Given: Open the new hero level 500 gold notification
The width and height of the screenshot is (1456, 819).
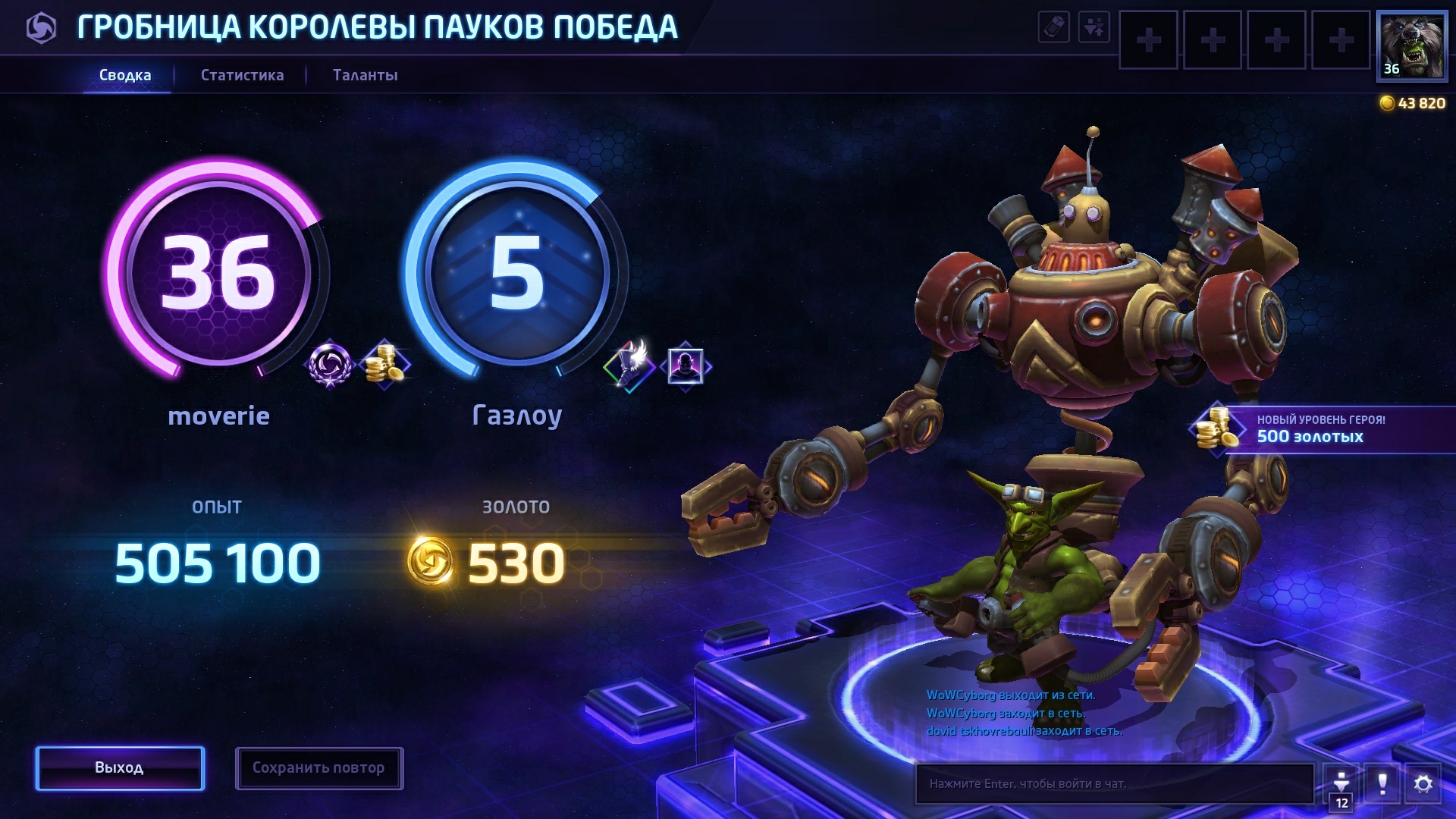Looking at the screenshot, I should pos(1319,429).
